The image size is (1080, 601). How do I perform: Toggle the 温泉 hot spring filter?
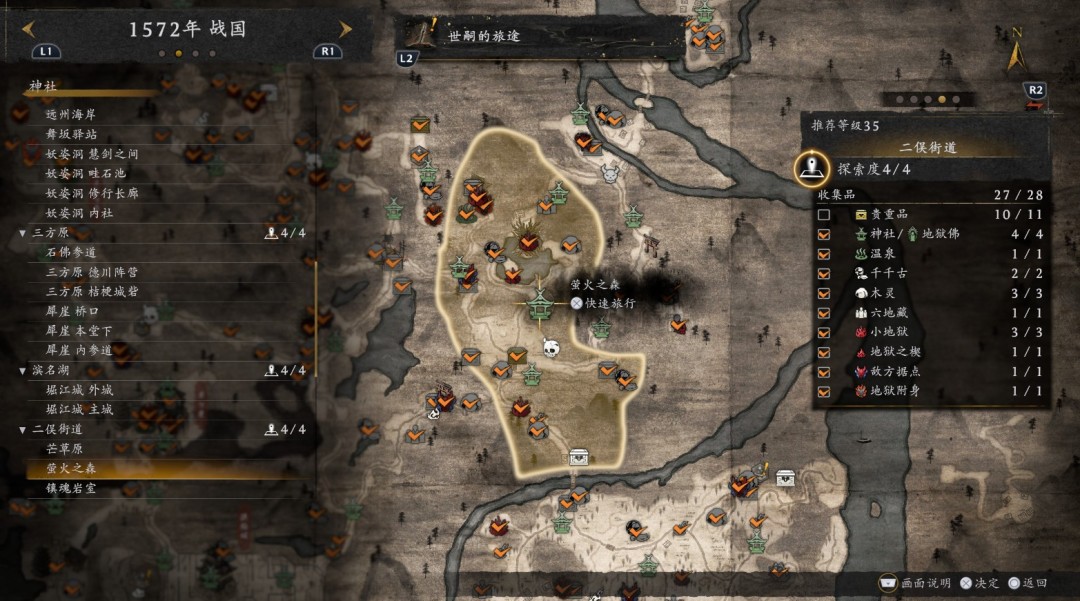pos(823,253)
